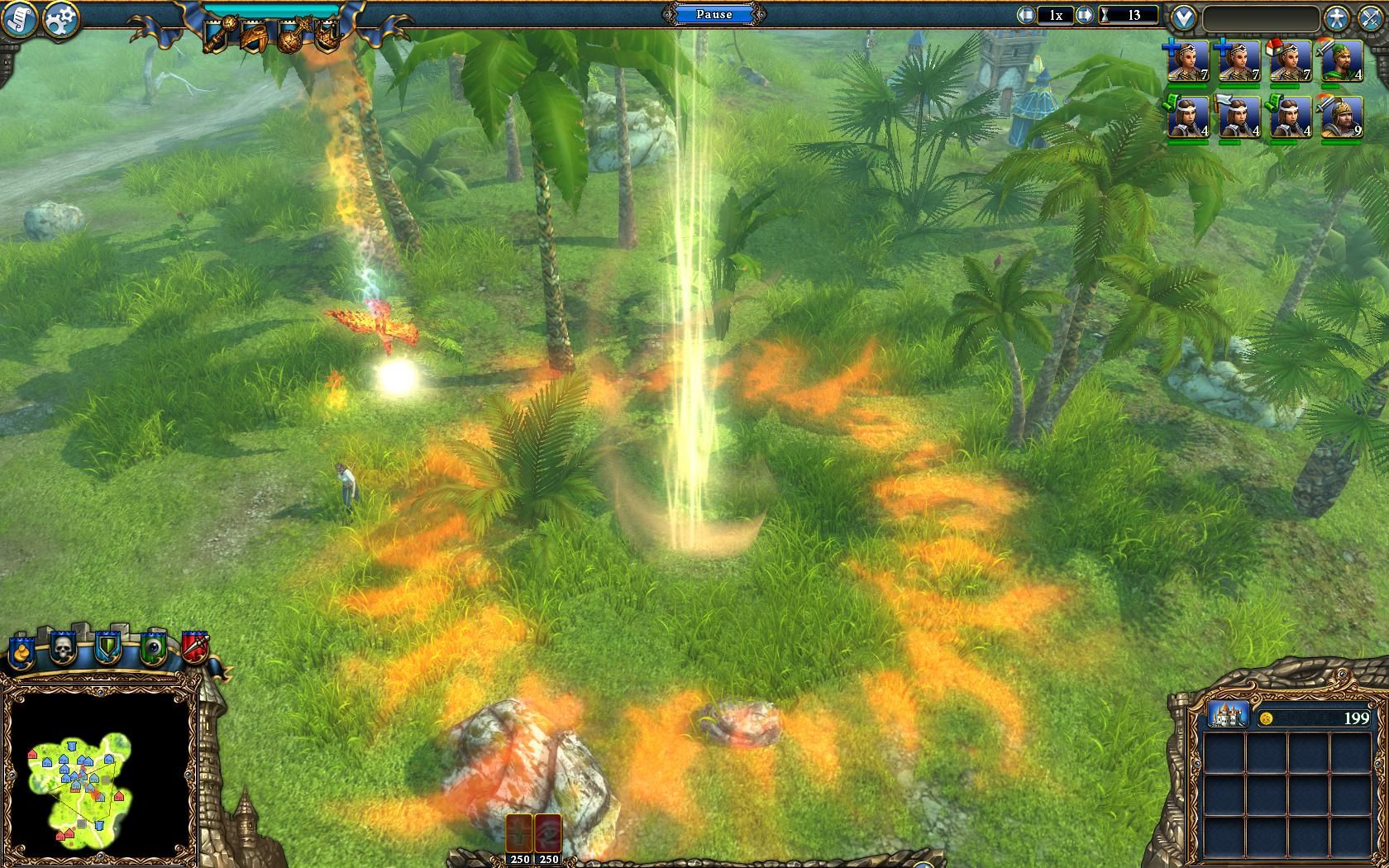Decrease game speed with the left arrow
1389x868 pixels.
(1026, 15)
